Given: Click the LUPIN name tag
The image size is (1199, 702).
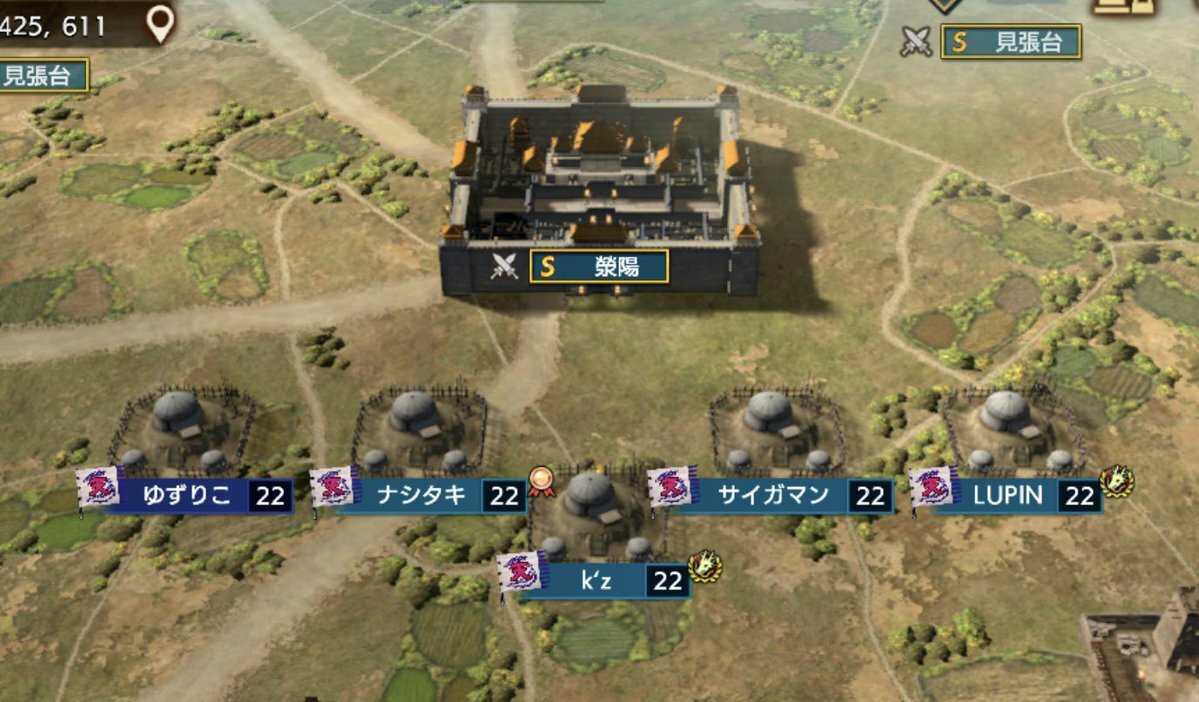Looking at the screenshot, I should (x=1007, y=496).
